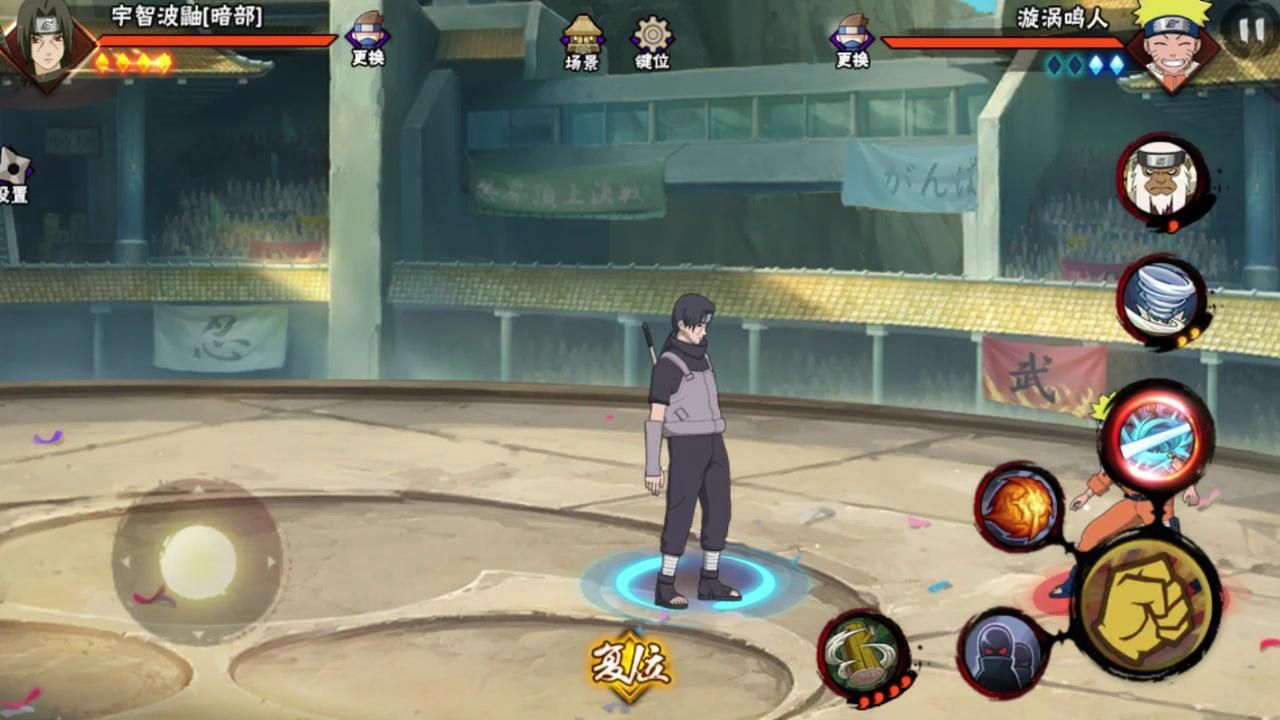This screenshot has height=720, width=1280.
Task: Select Naruto's grinning portrait
Action: [x=1172, y=42]
